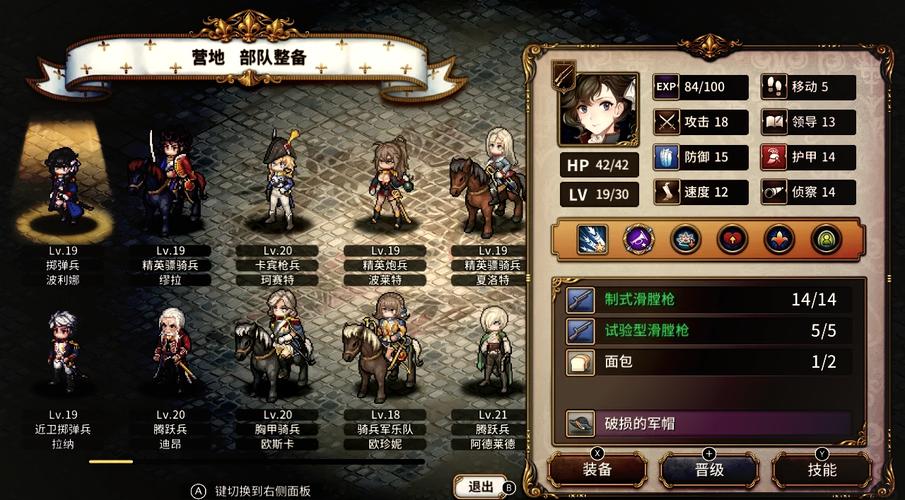Open the 装备 equipment button
Screen dimensions: 905x500
click(597, 469)
